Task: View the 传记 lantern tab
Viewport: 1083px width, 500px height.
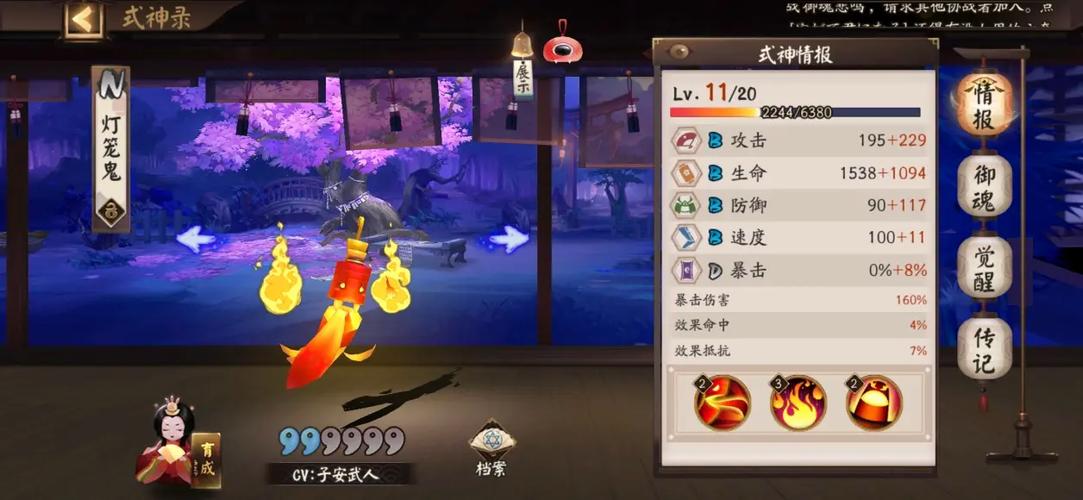Action: (985, 348)
